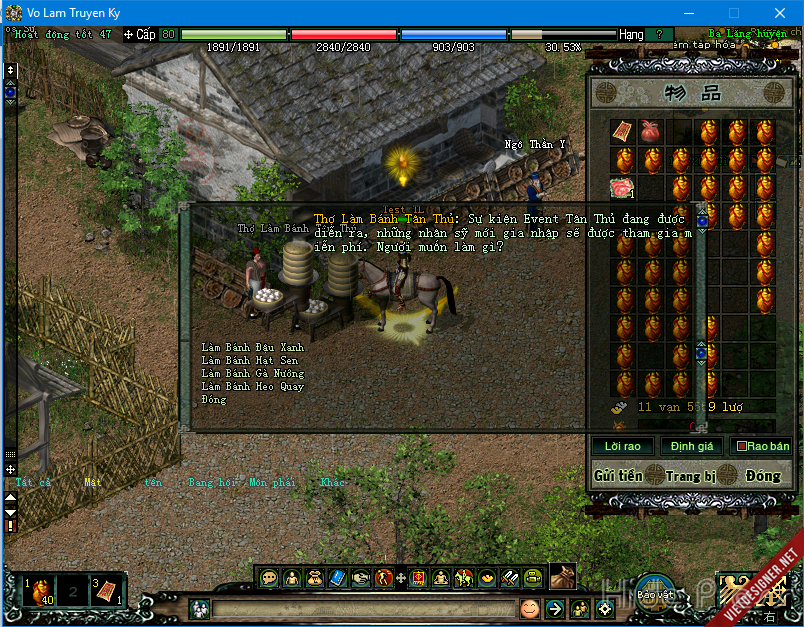Use the lantern item in quick slot 1
The image size is (804, 627).
tap(38, 588)
